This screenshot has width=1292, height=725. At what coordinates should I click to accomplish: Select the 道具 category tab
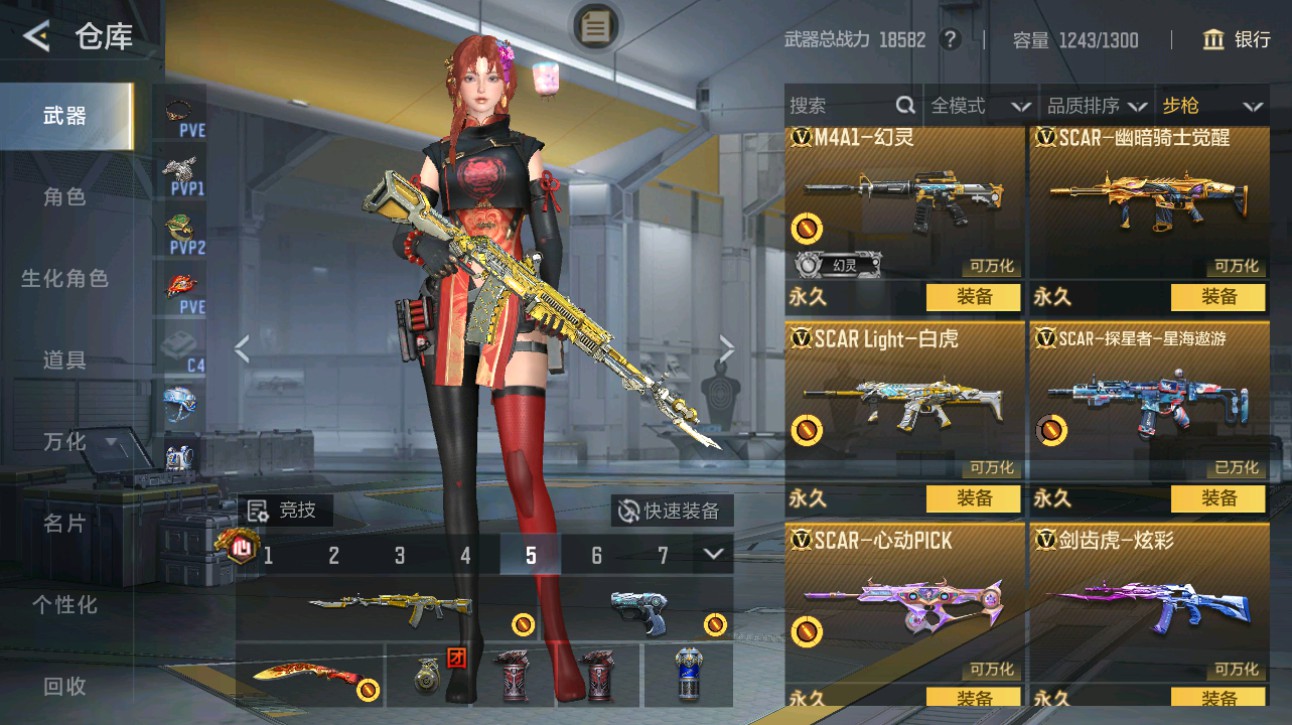pyautogui.click(x=65, y=360)
